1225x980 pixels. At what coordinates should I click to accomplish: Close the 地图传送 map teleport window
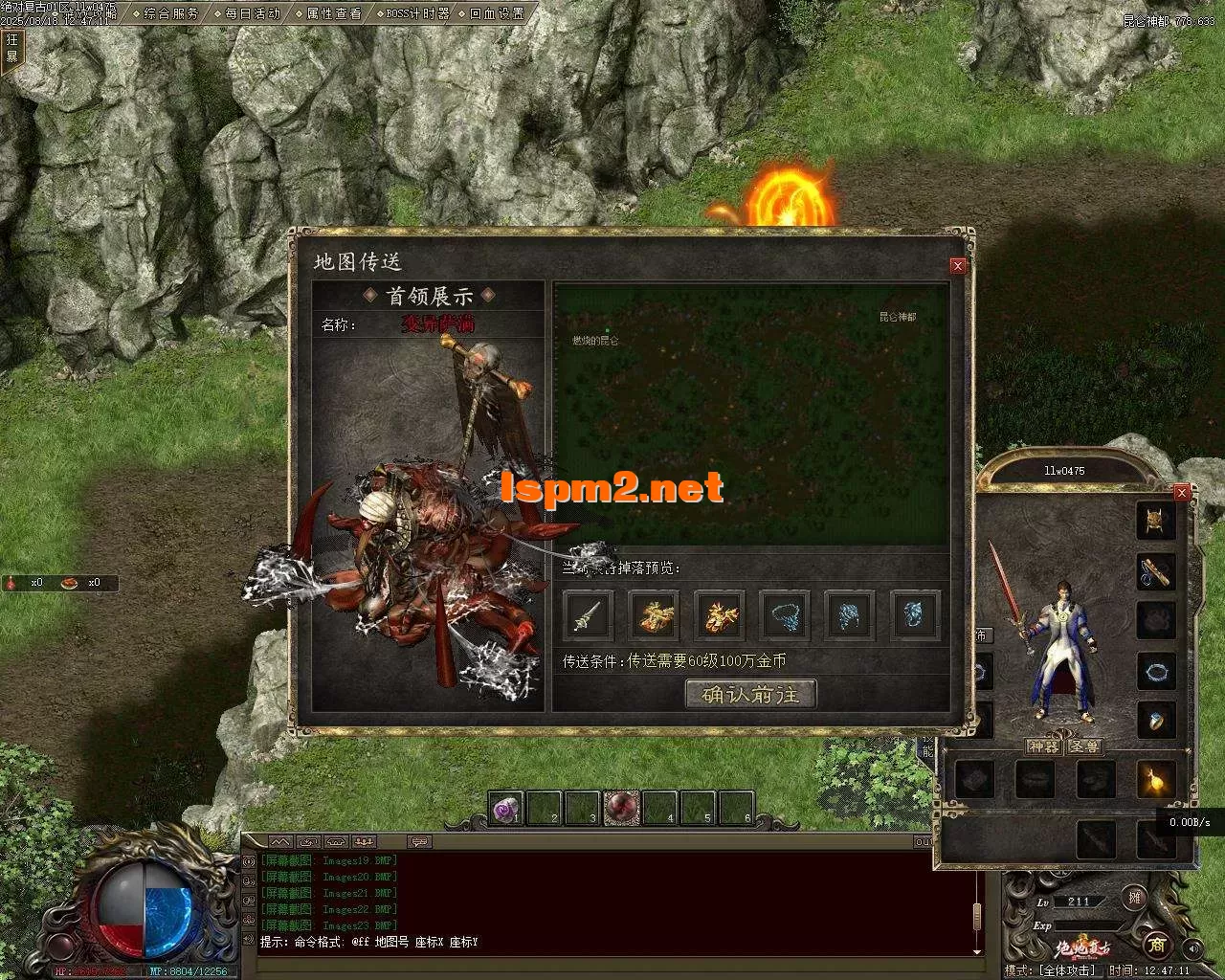tap(958, 266)
